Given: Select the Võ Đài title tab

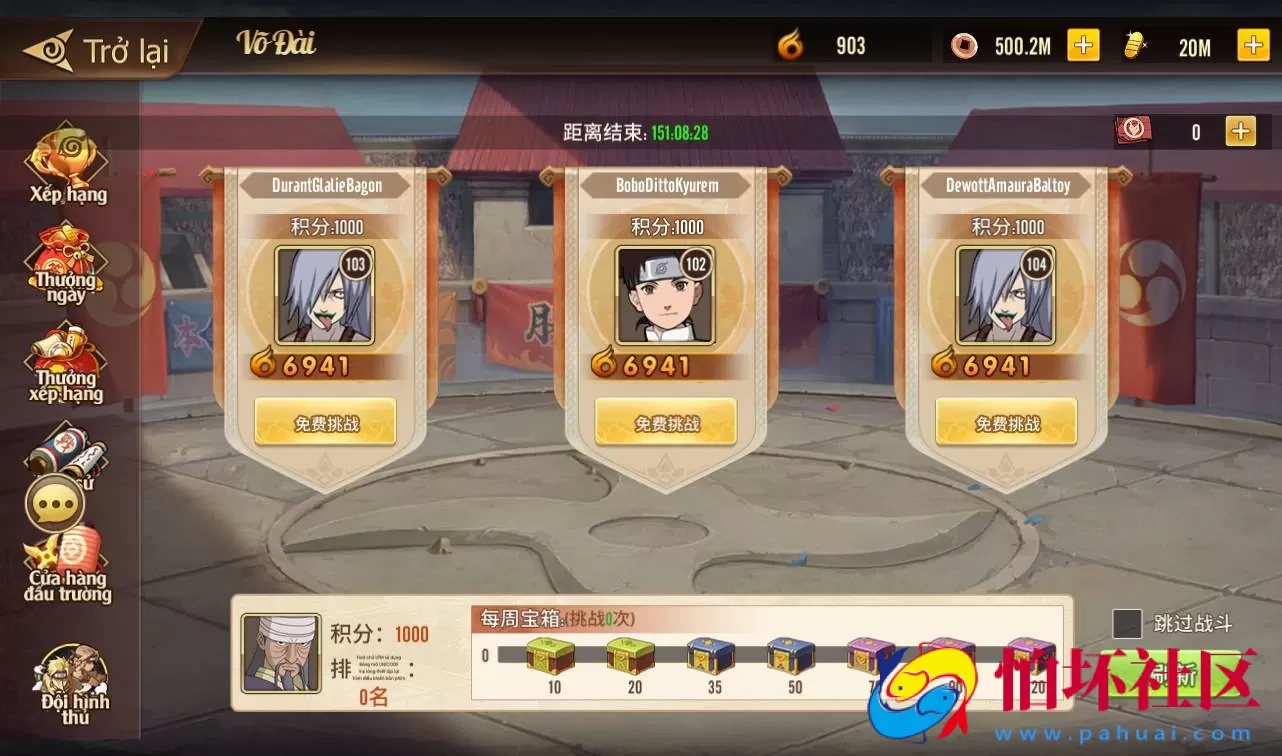Looking at the screenshot, I should (x=277, y=45).
